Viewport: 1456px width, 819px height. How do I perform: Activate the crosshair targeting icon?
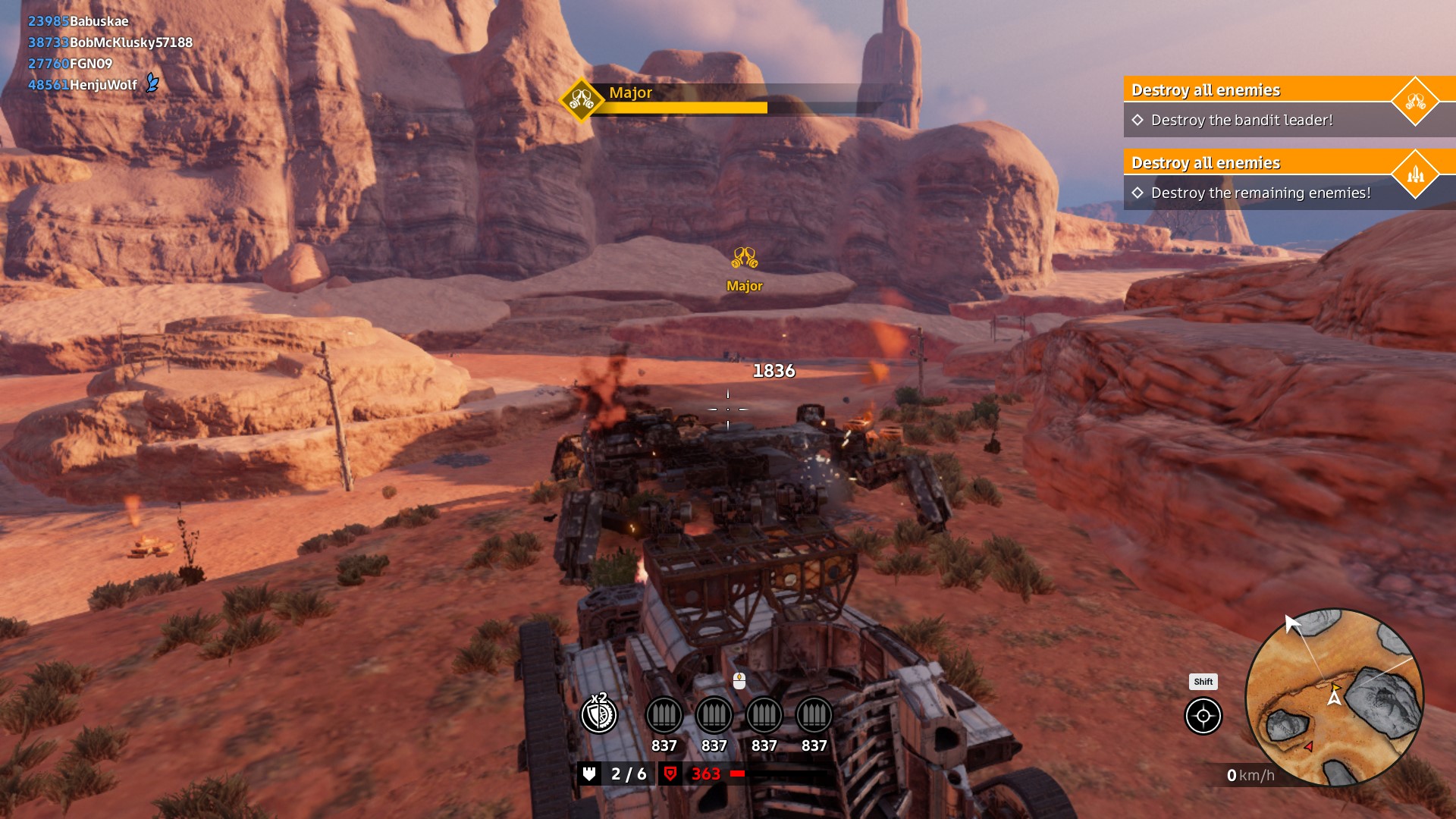point(1203,716)
